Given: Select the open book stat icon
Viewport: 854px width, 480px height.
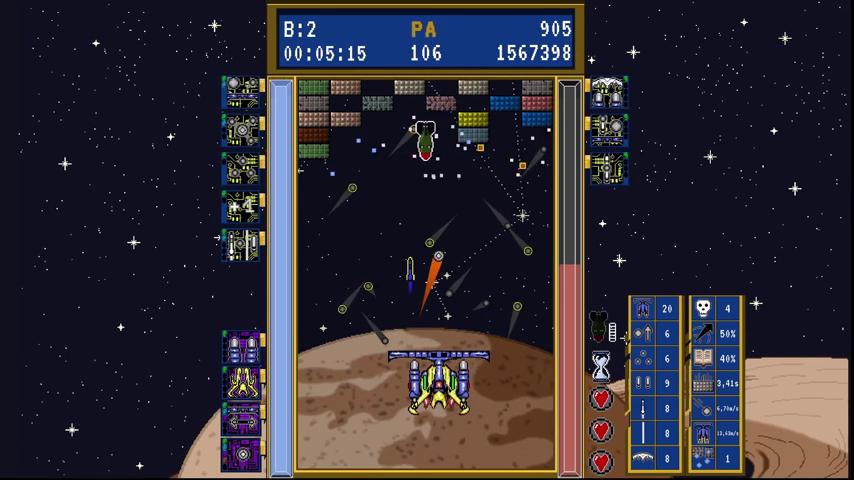Looking at the screenshot, I should 703,358.
